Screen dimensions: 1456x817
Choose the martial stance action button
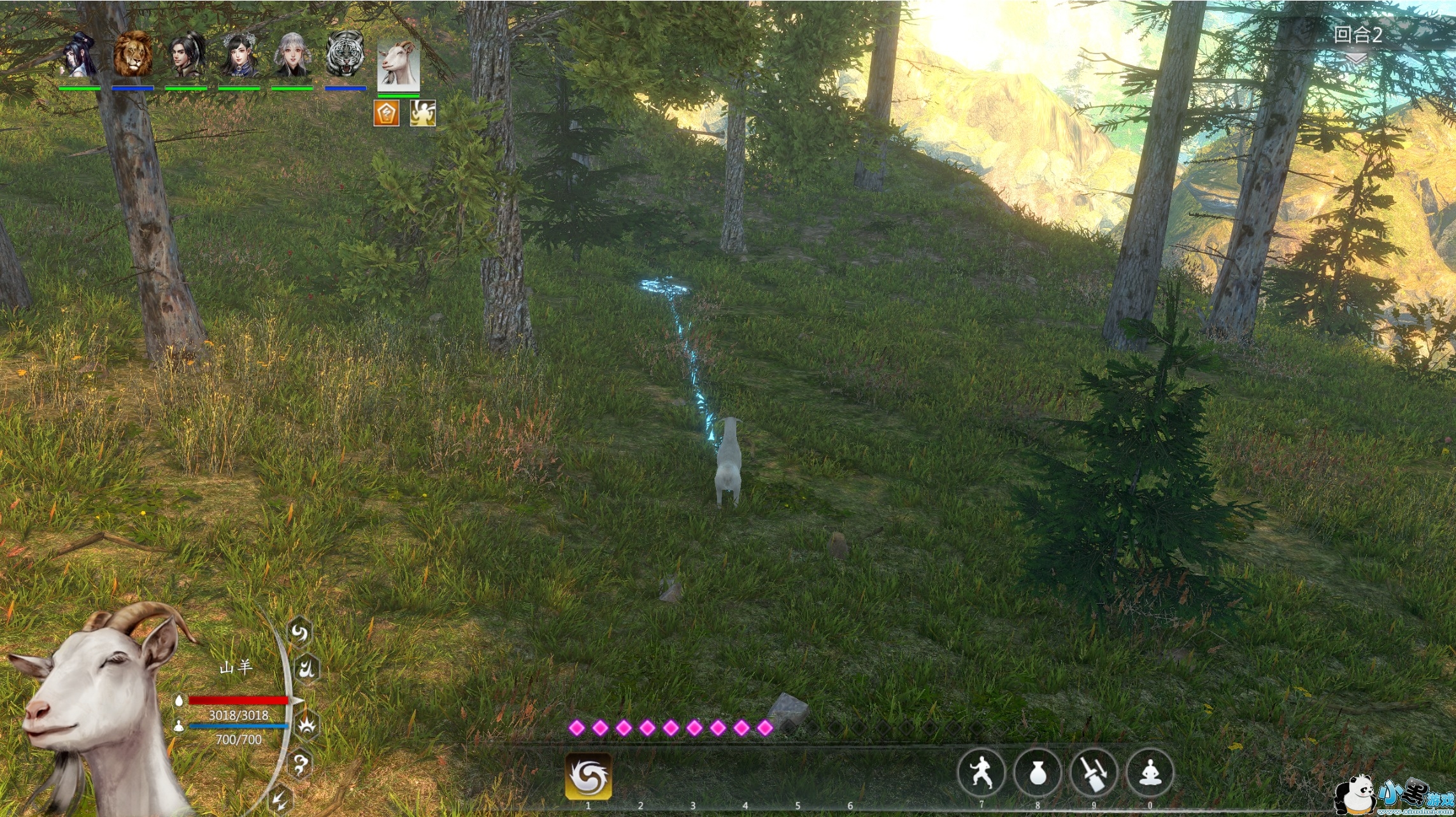tap(981, 773)
